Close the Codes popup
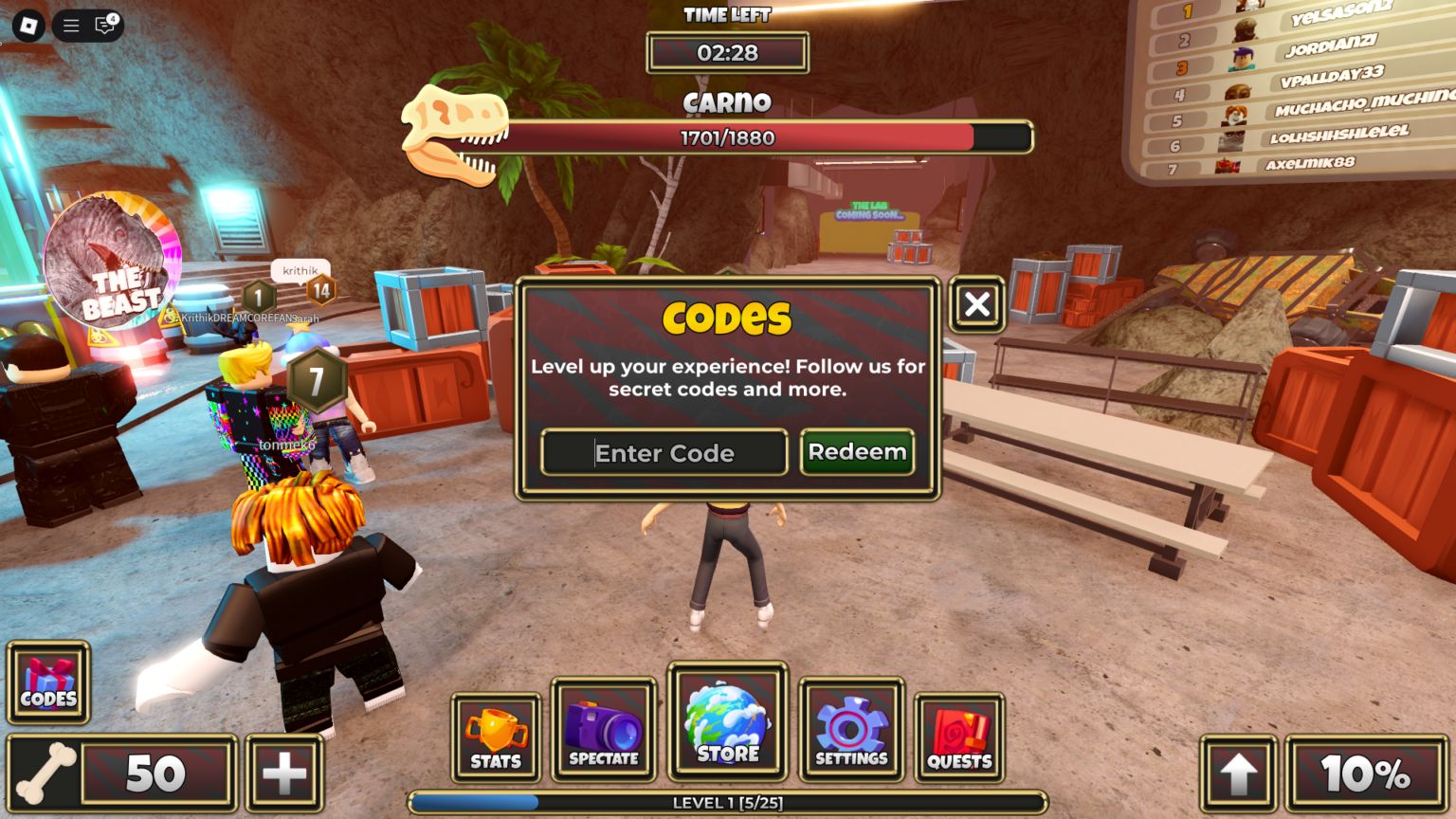 point(976,305)
